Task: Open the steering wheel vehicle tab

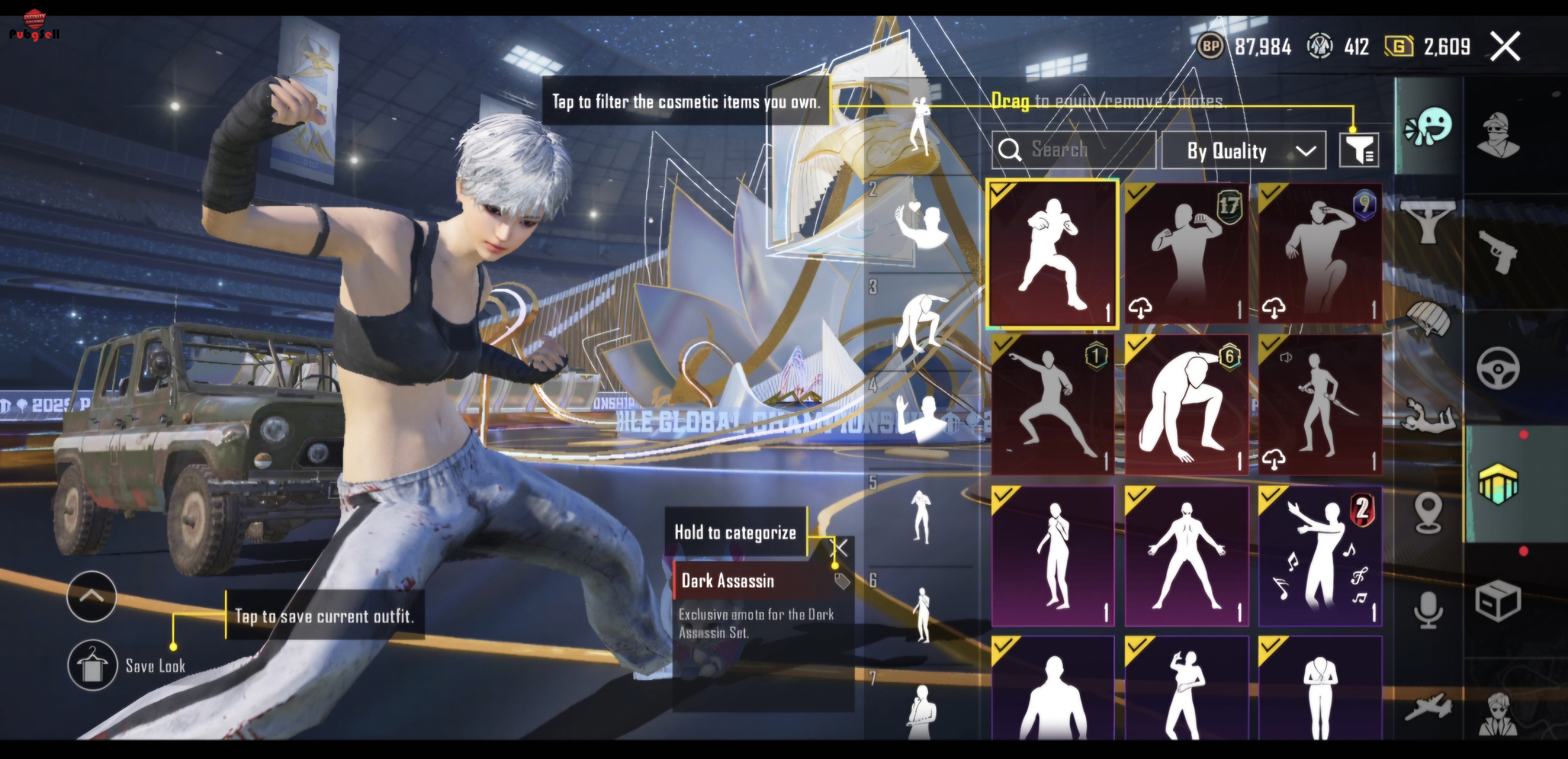Action: point(1498,367)
